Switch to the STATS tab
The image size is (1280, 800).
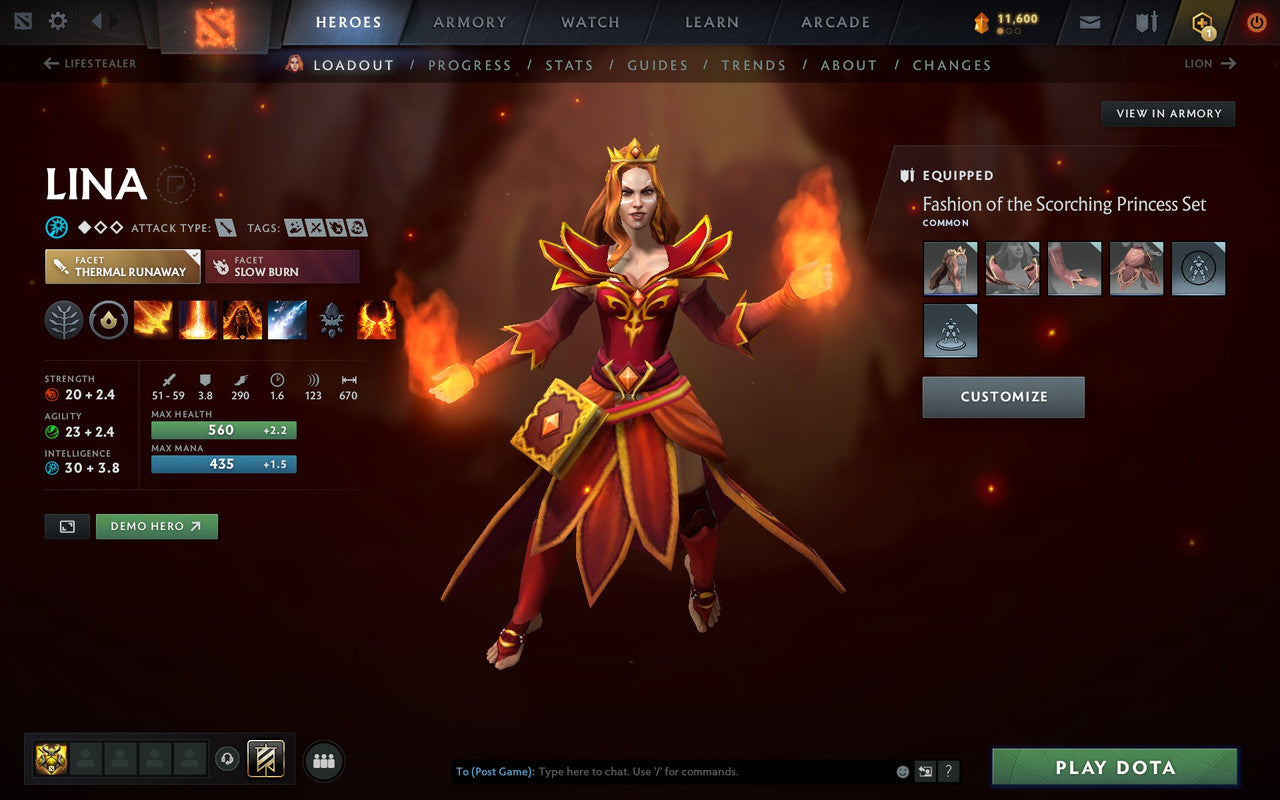point(569,65)
